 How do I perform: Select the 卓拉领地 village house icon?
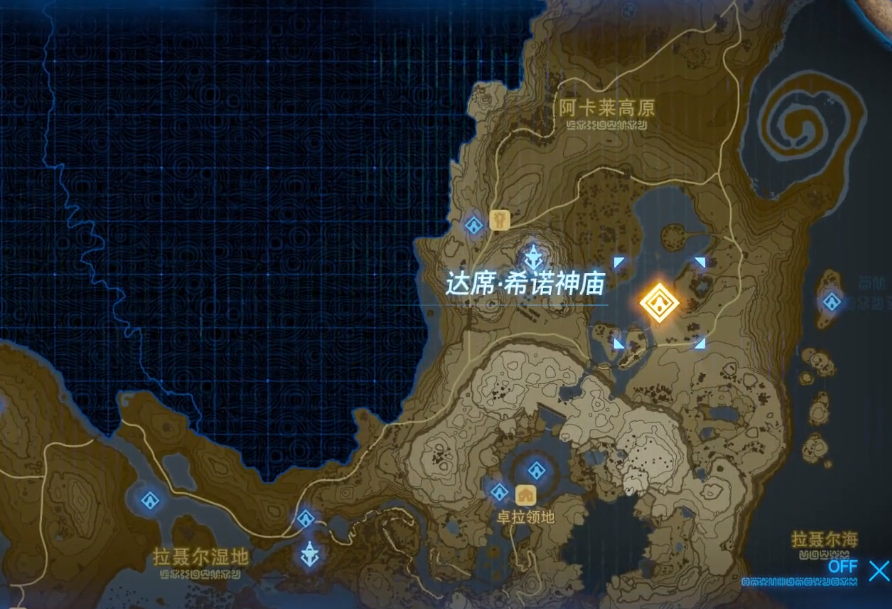(x=525, y=494)
